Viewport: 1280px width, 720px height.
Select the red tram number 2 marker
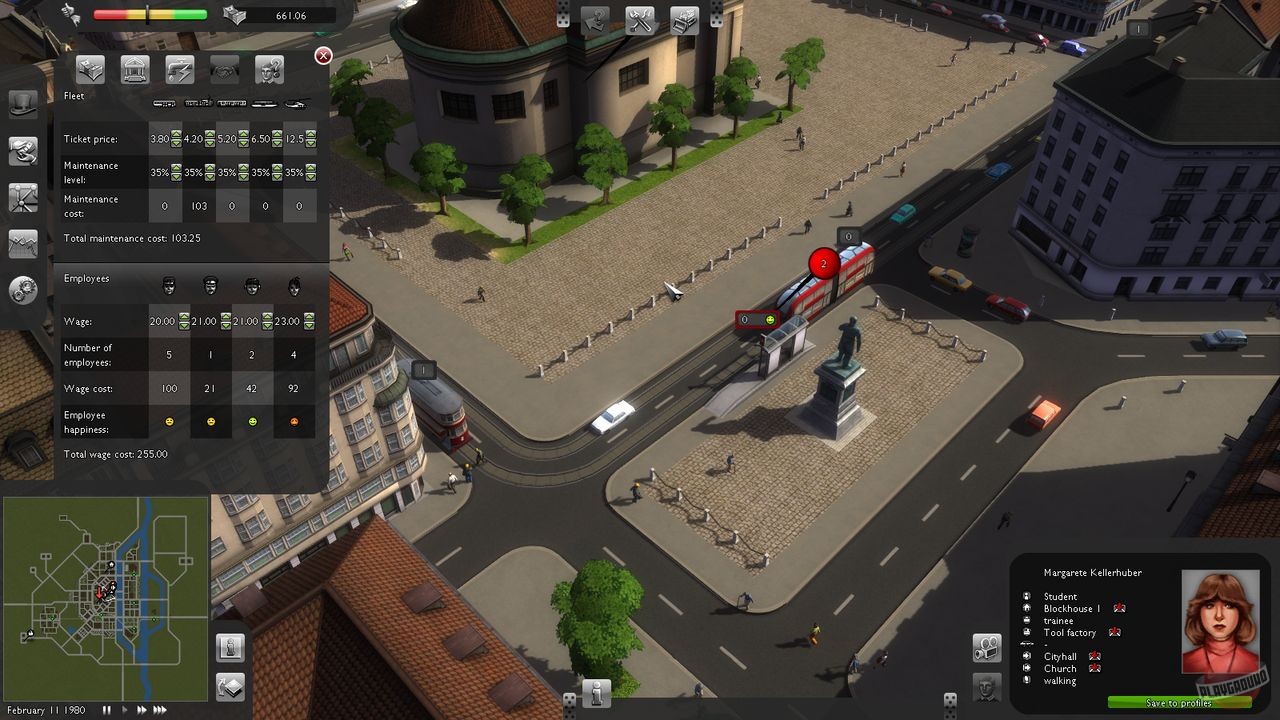click(823, 264)
